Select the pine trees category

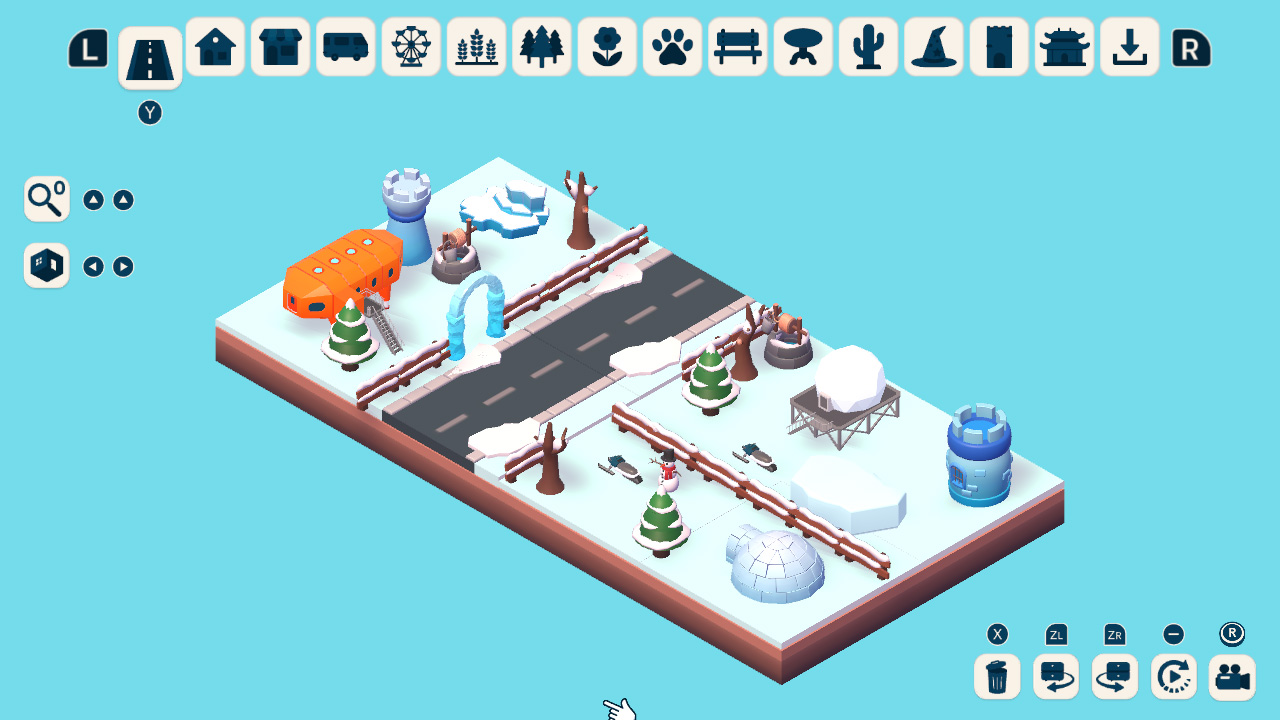pyautogui.click(x=541, y=46)
